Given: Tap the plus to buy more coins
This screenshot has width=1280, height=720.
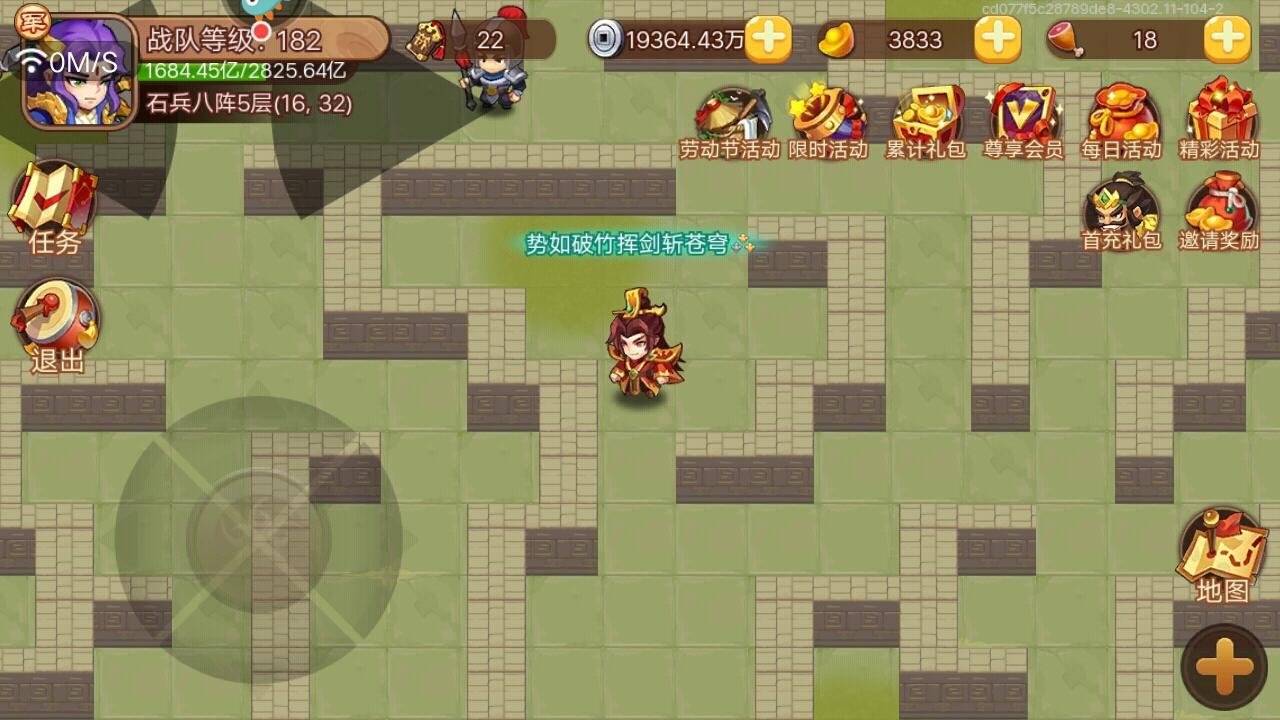Looking at the screenshot, I should [x=768, y=41].
